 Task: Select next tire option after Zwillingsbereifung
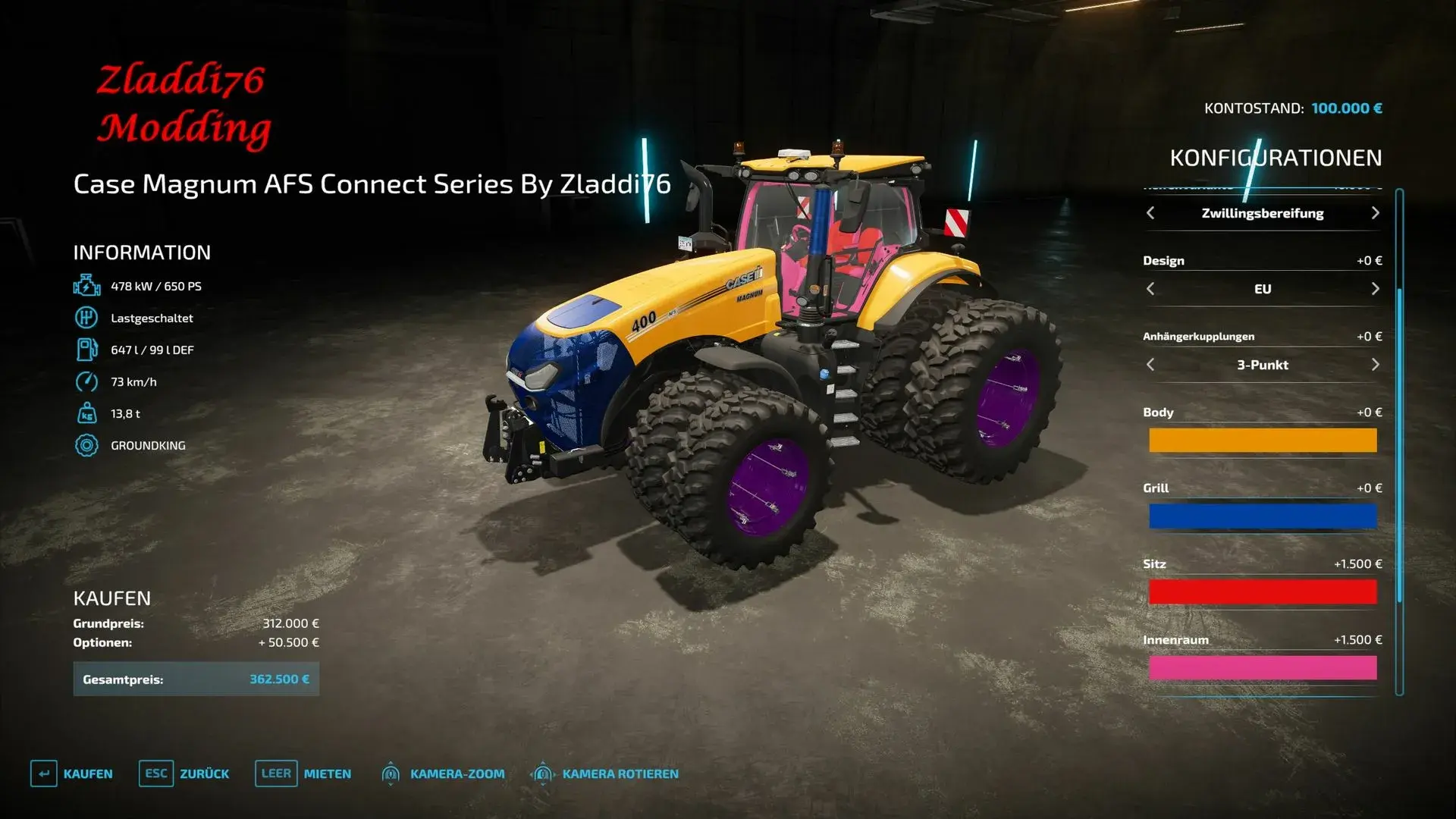click(x=1376, y=213)
